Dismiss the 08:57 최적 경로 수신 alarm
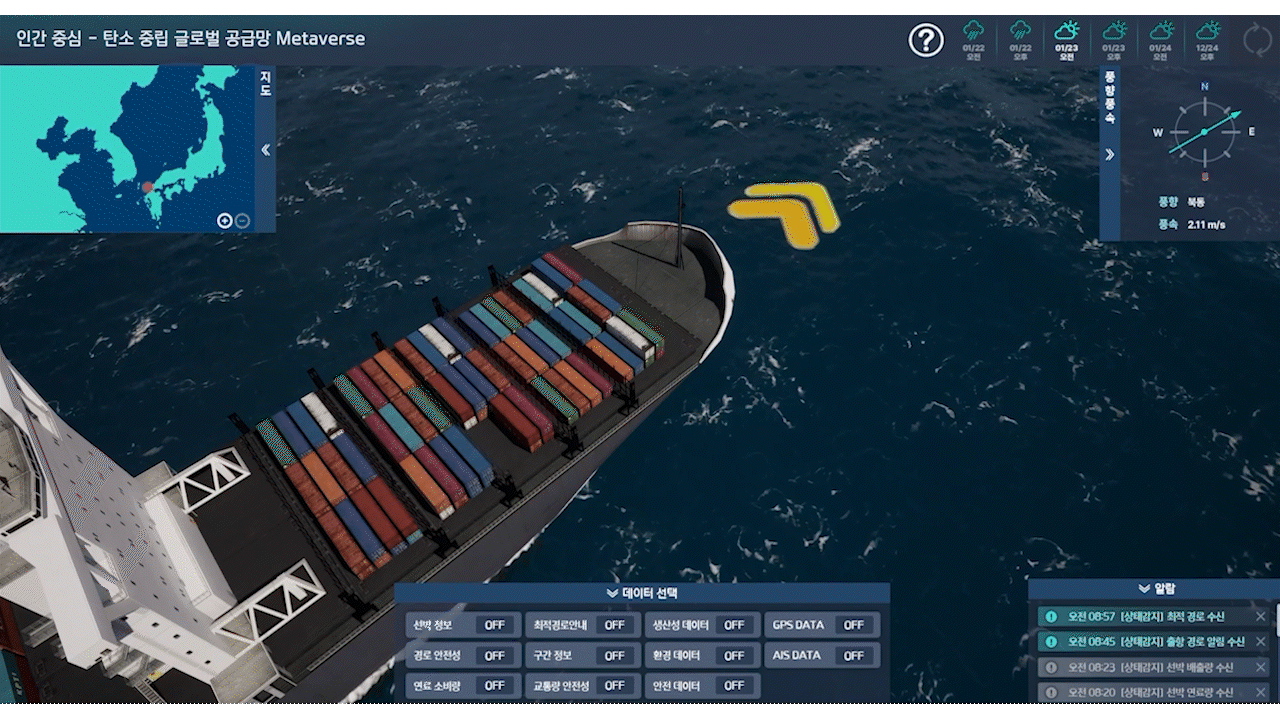The width and height of the screenshot is (1280, 720). [1260, 616]
